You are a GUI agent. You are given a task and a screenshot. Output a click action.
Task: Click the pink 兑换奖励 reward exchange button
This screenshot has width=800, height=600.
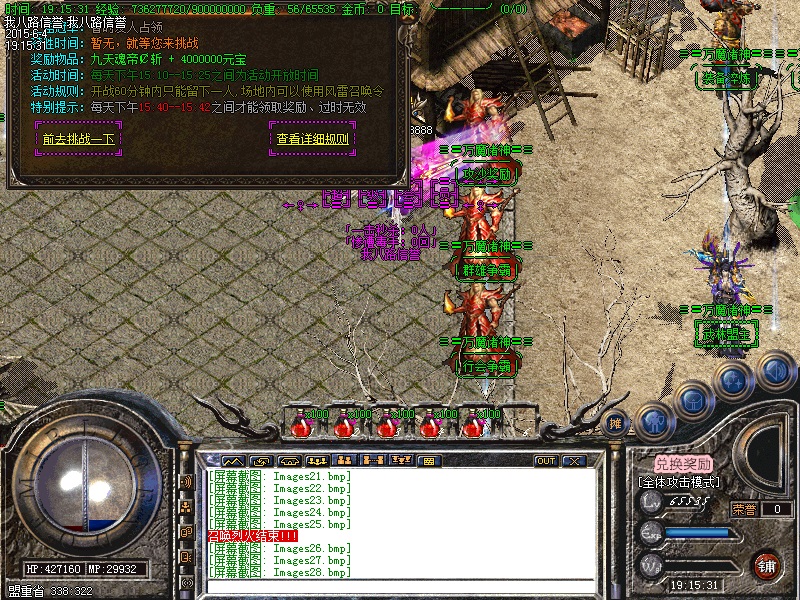[x=684, y=464]
